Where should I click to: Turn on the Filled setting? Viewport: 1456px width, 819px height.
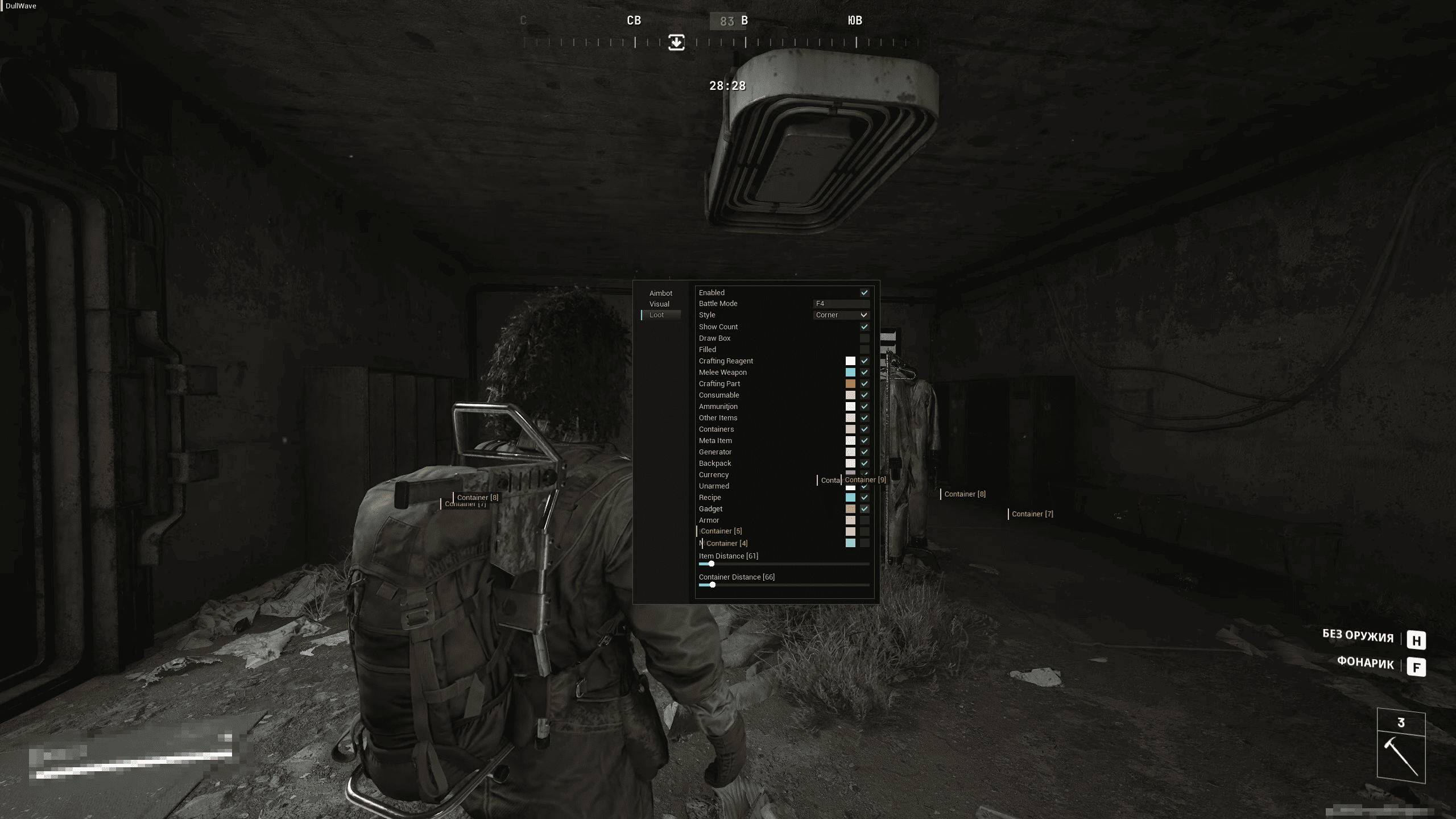tap(864, 349)
